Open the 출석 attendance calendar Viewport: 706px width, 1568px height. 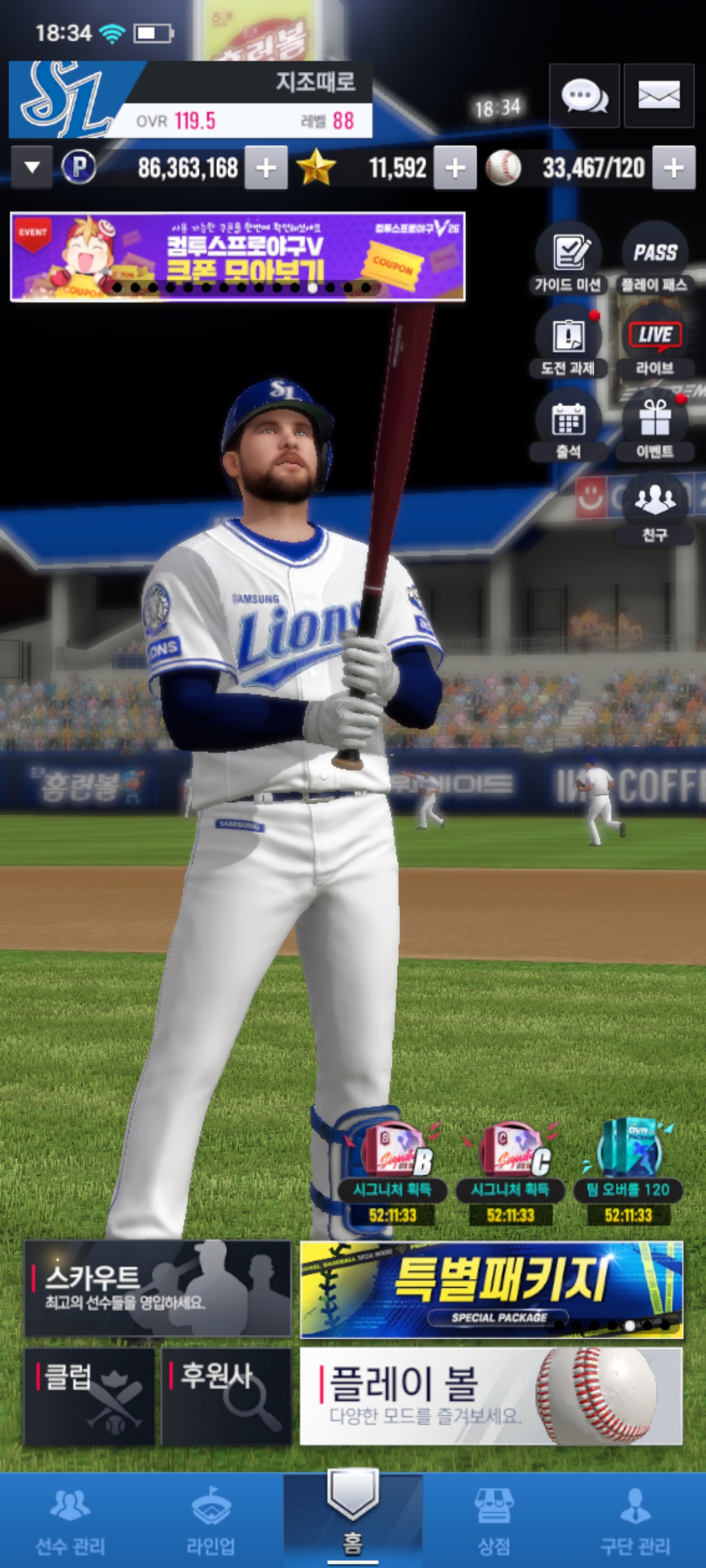pos(568,425)
